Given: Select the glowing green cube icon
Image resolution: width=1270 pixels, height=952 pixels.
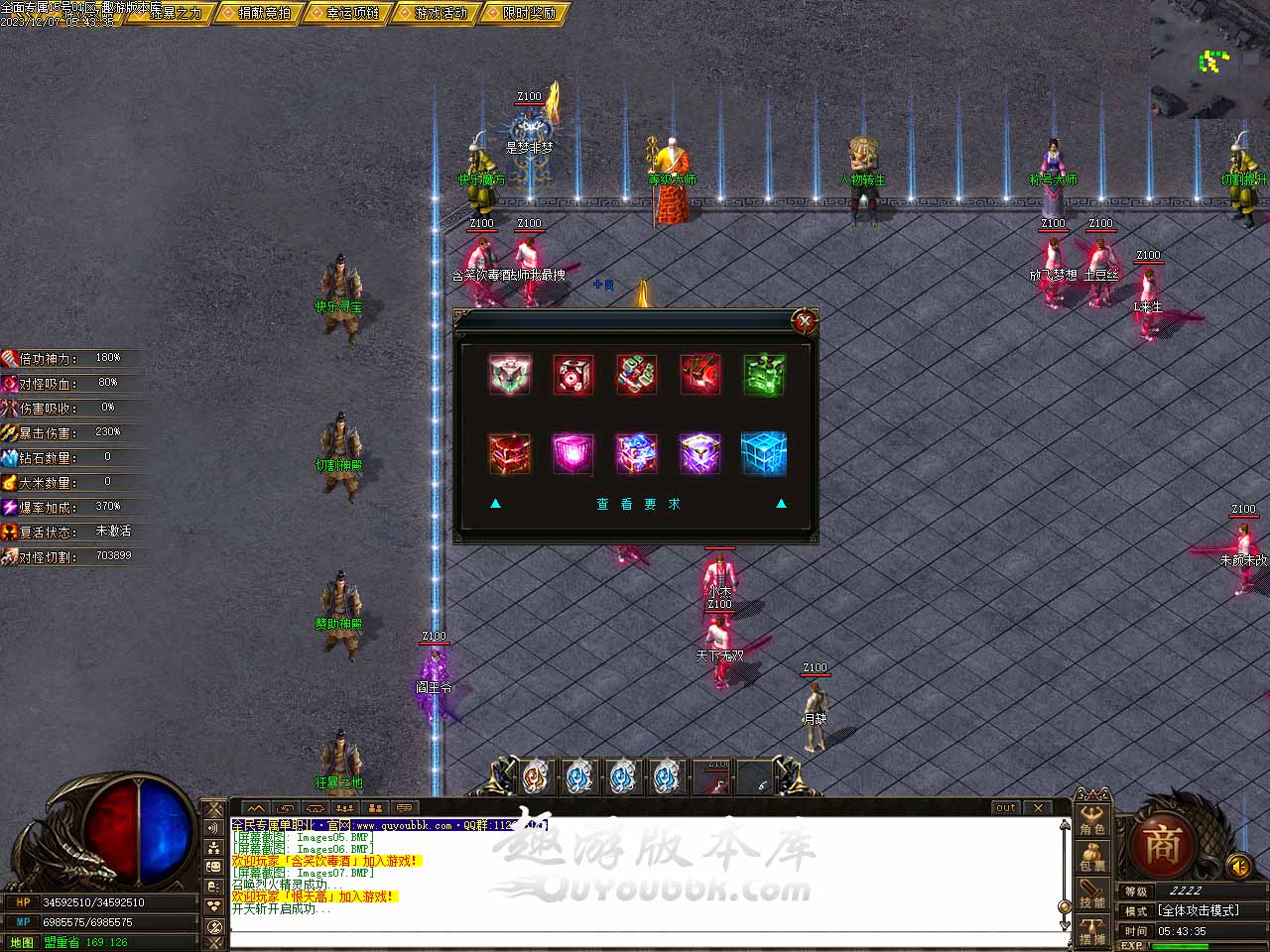Looking at the screenshot, I should 764,375.
